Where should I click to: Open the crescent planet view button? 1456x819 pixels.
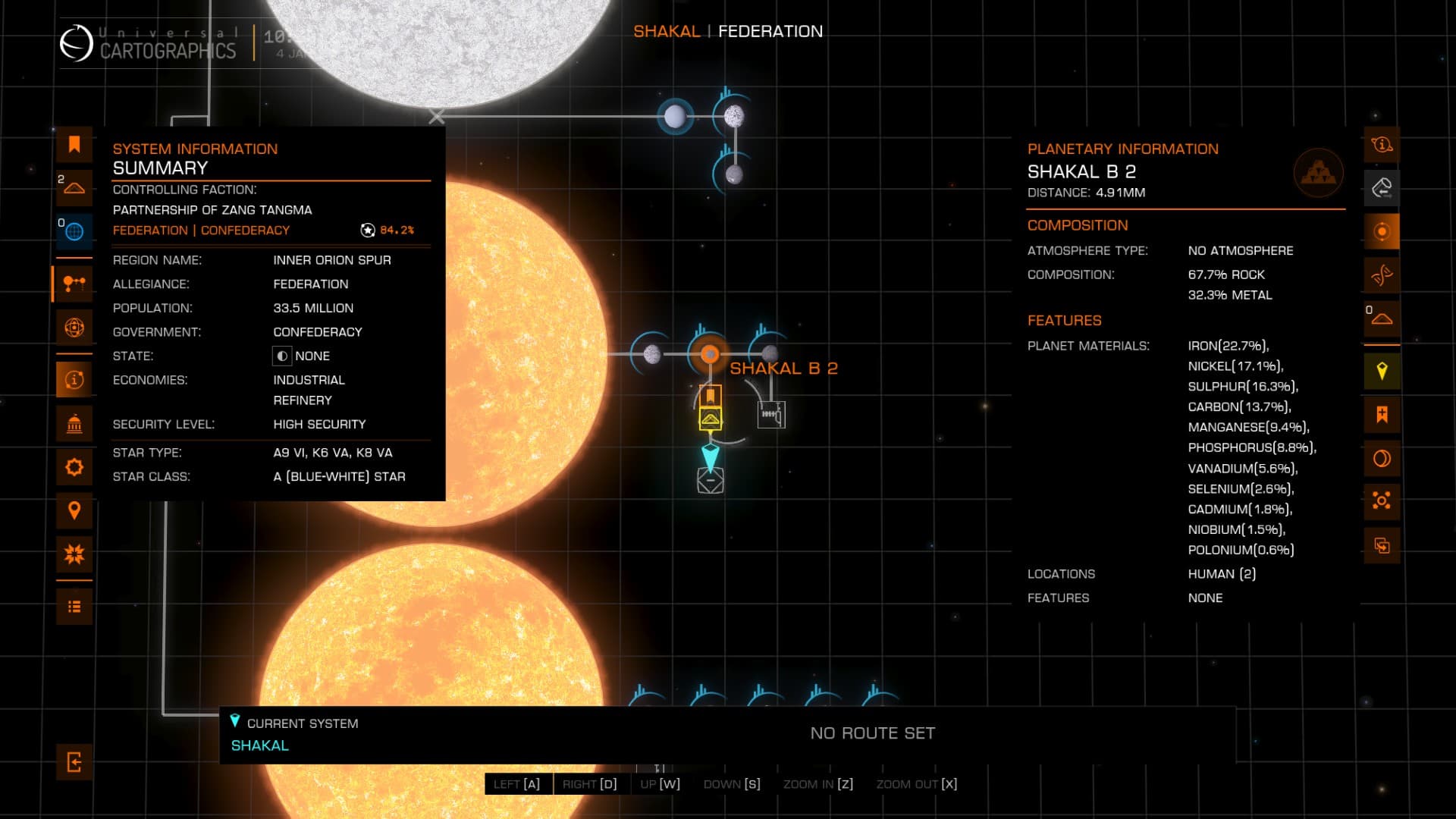[1382, 459]
